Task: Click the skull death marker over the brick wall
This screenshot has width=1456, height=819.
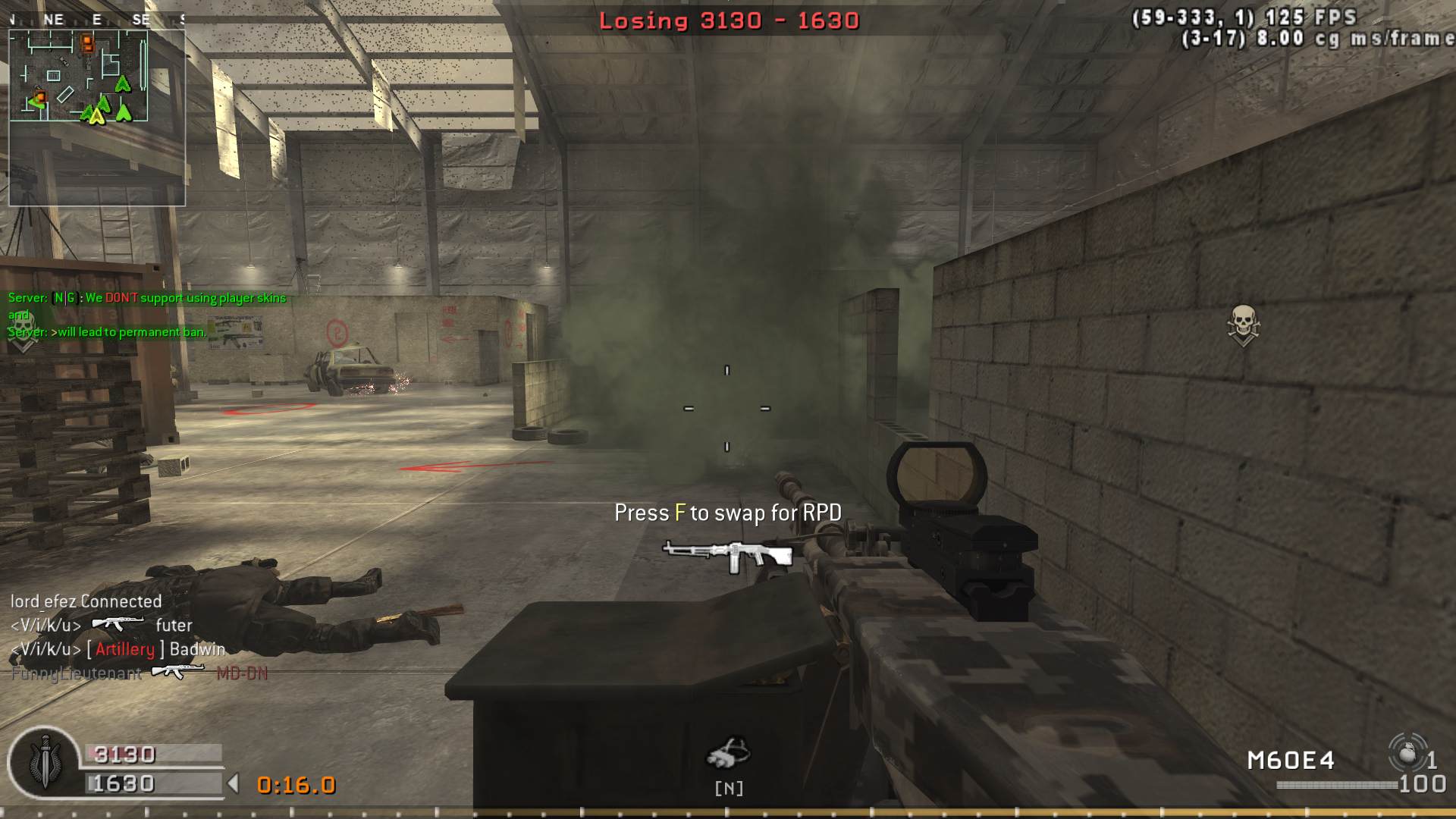Action: 1242,325
